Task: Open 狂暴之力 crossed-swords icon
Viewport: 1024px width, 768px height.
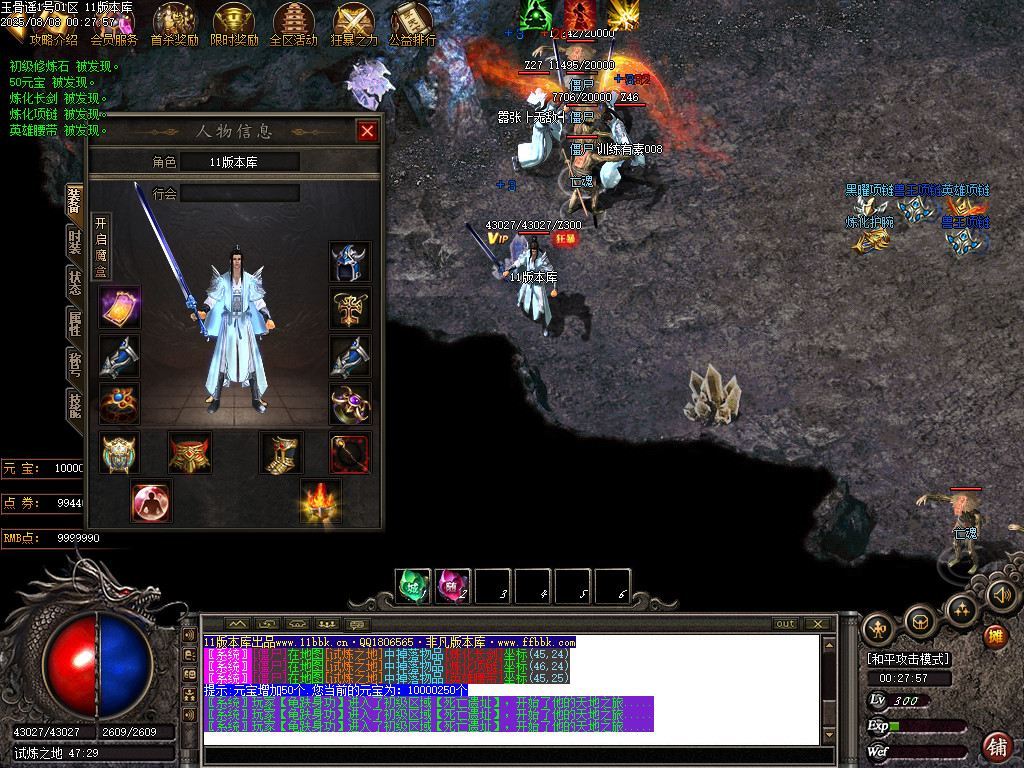Action: 354,25
